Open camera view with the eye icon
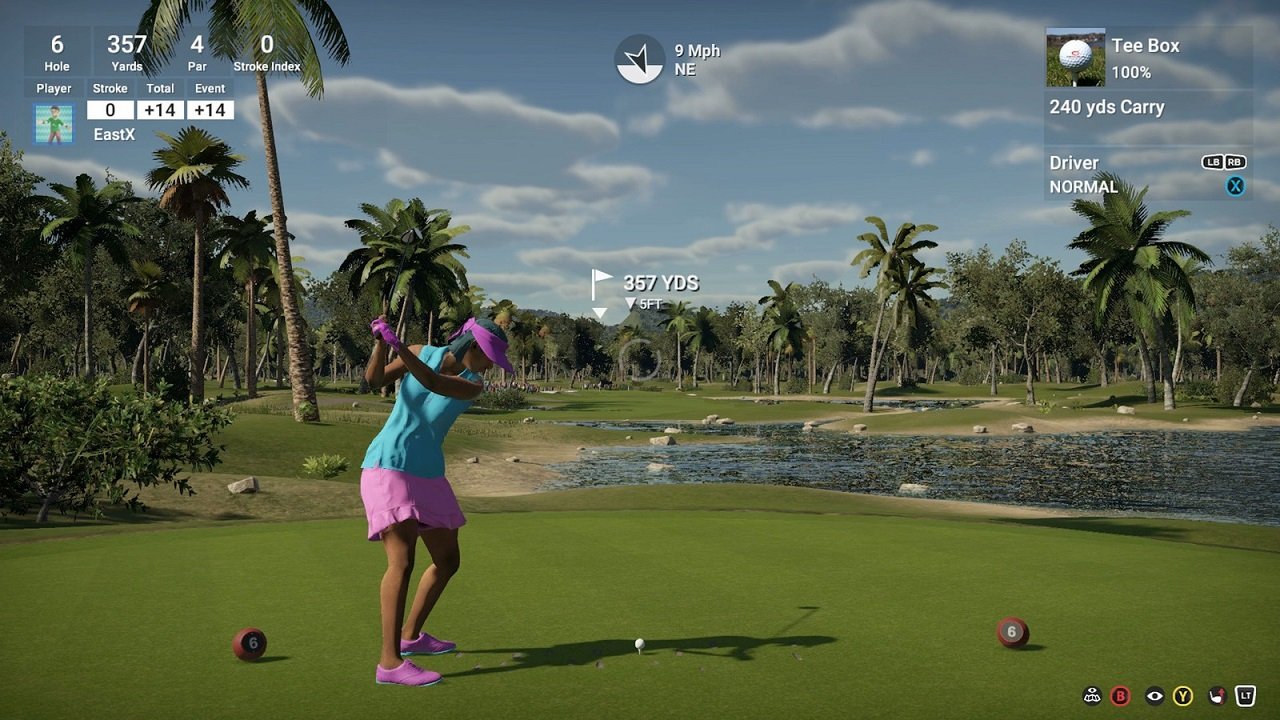The width and height of the screenshot is (1280, 720). pos(1154,695)
